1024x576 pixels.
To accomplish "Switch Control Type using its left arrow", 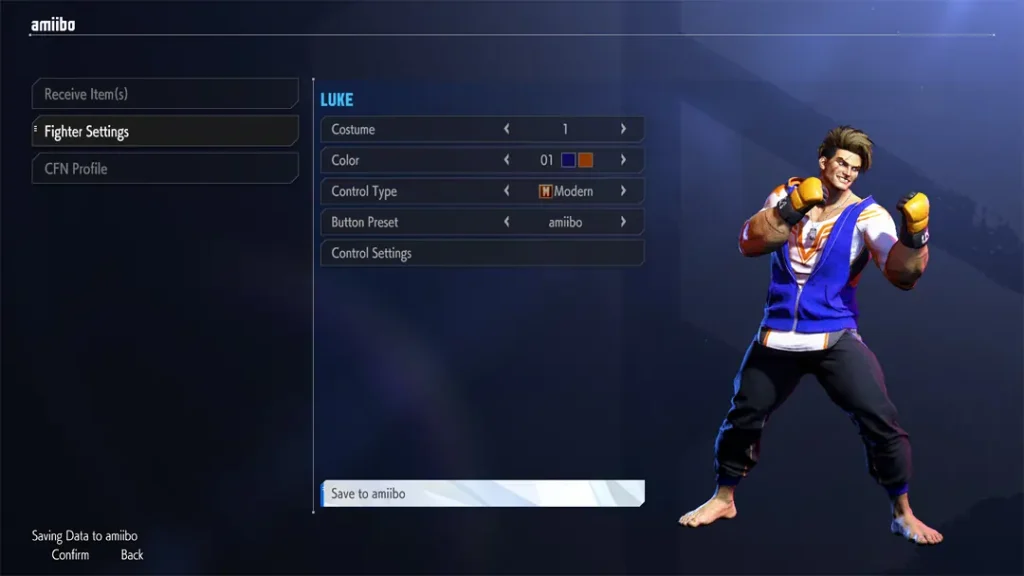I will pos(507,191).
